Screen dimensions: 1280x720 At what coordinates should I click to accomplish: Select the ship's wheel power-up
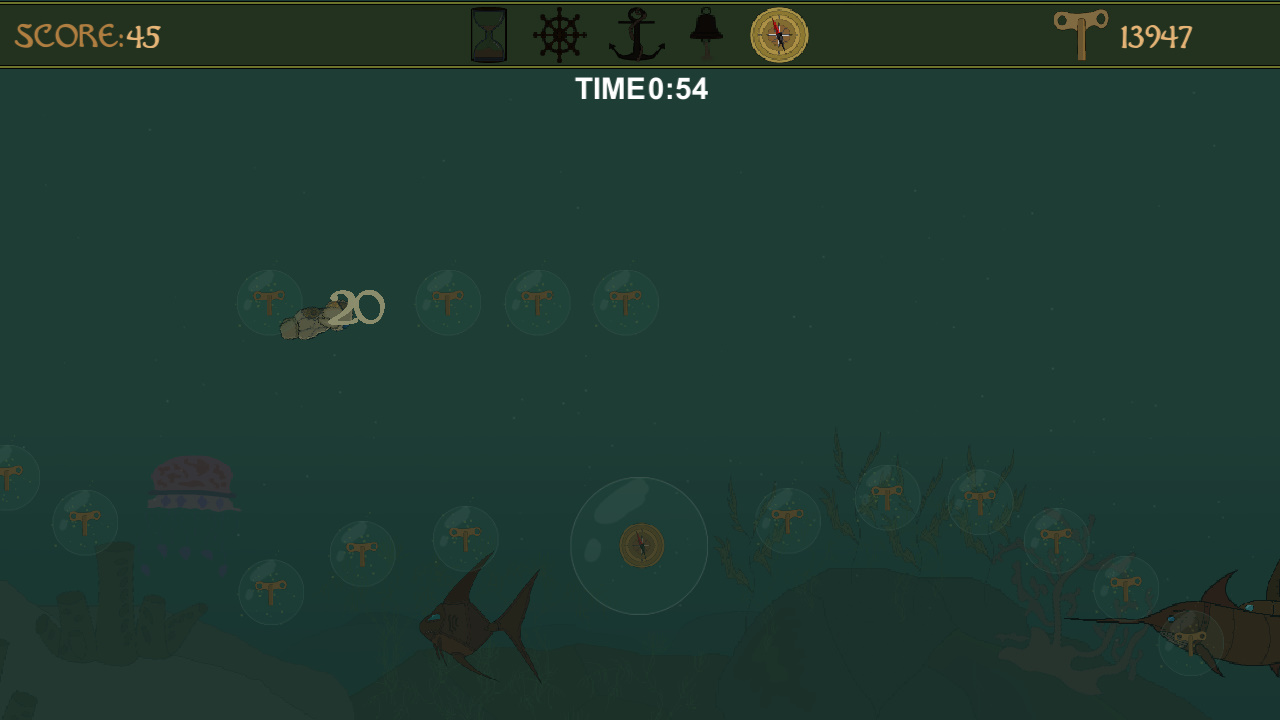pyautogui.click(x=557, y=34)
